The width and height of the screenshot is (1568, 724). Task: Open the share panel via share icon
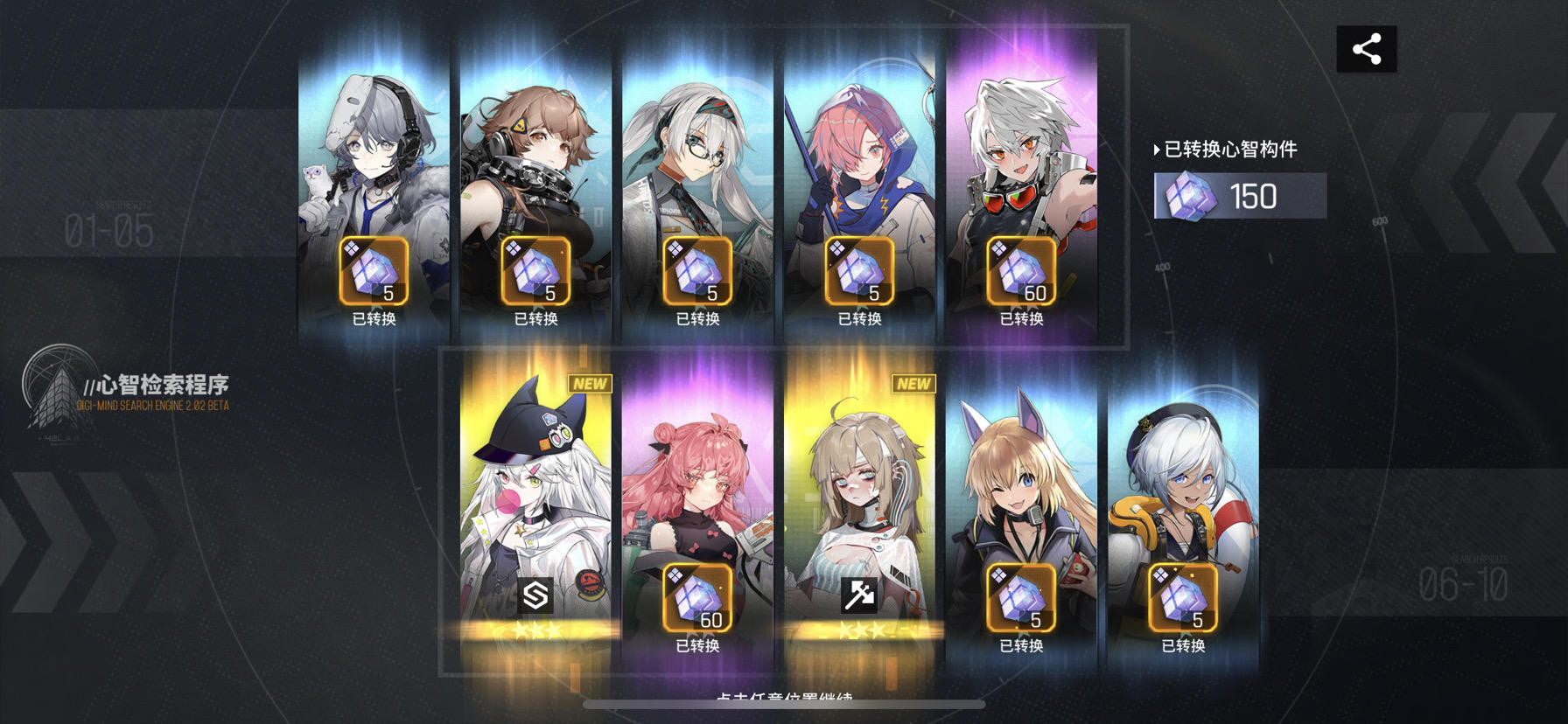coord(1367,48)
